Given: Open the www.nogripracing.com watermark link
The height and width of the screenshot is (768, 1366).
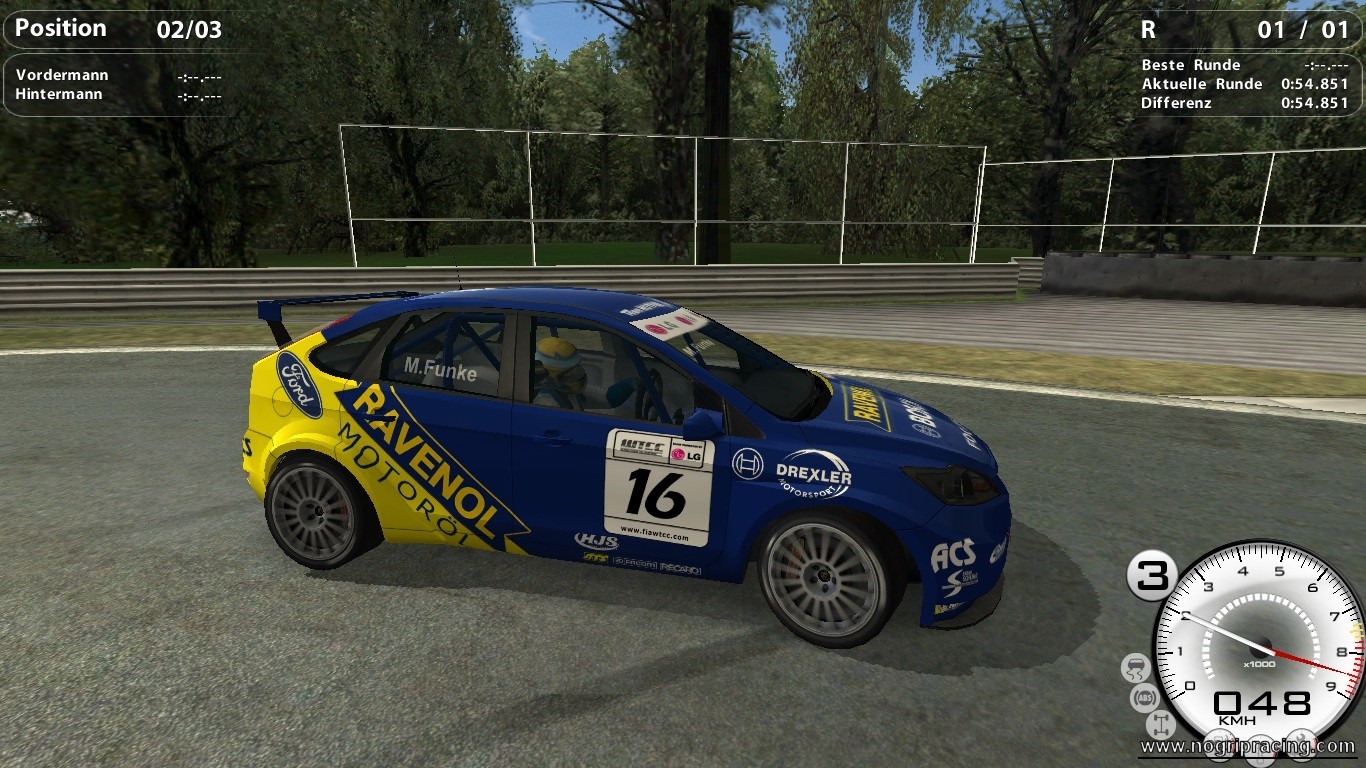Looking at the screenshot, I should [1247, 746].
